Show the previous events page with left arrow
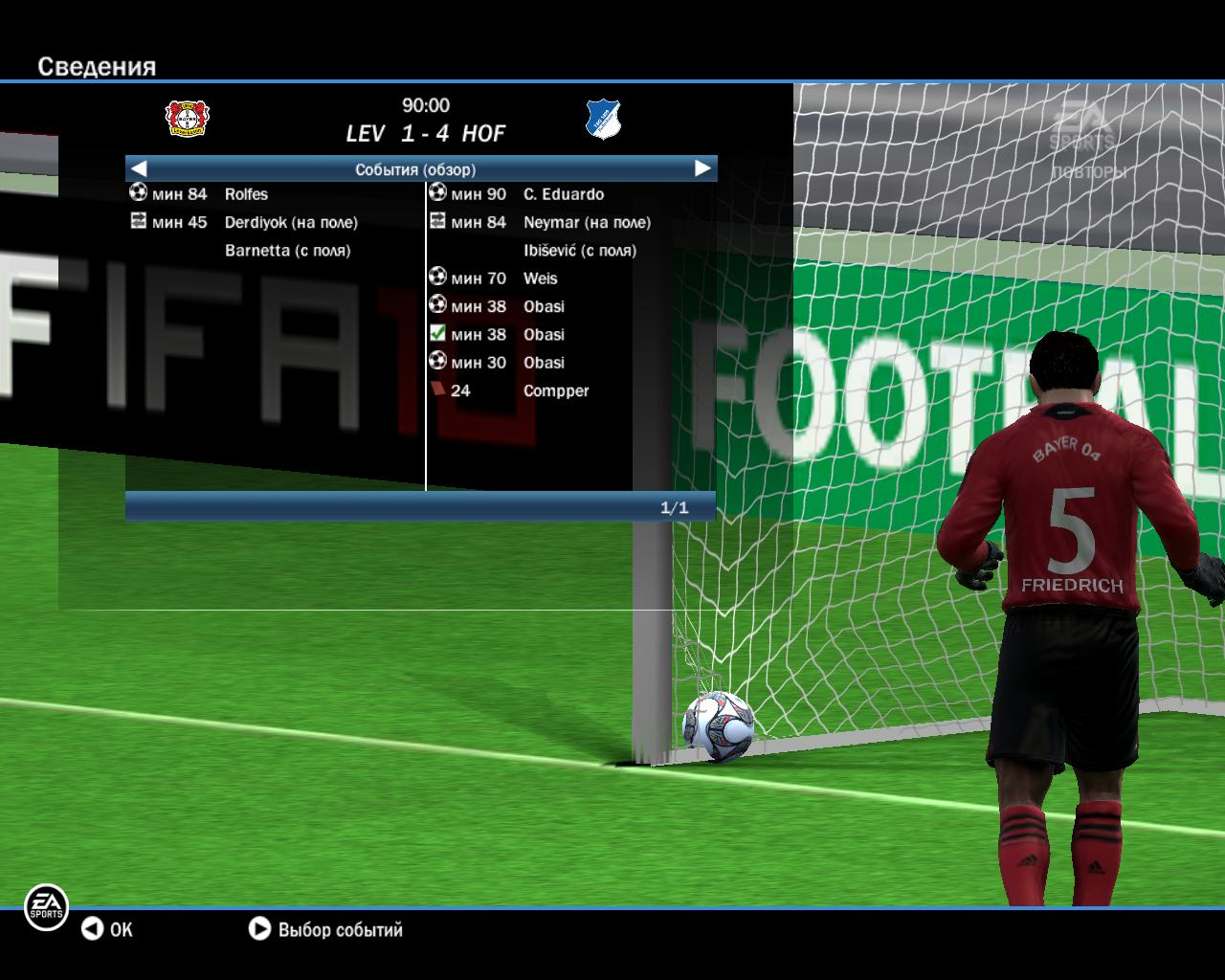The image size is (1225, 980). [x=139, y=168]
